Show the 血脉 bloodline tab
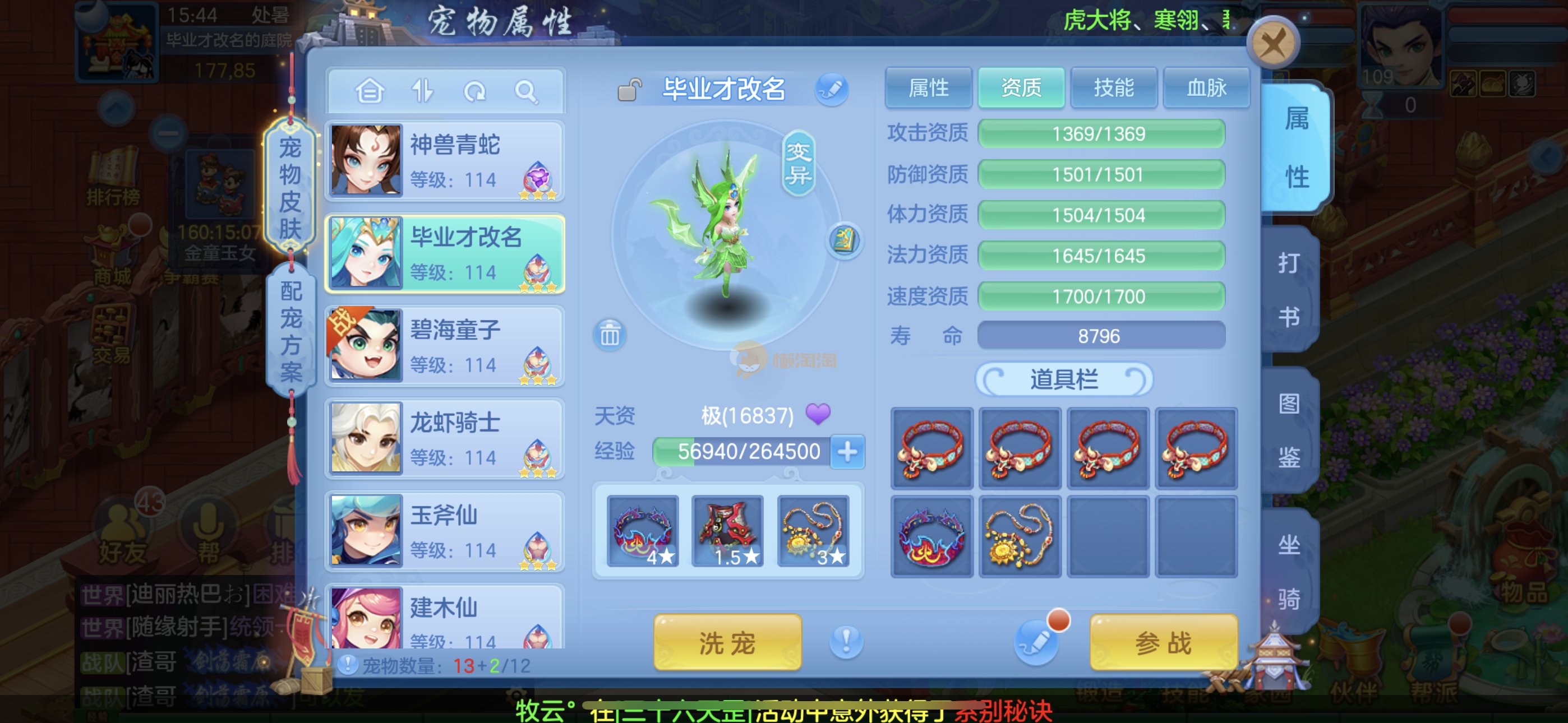 tap(1206, 88)
